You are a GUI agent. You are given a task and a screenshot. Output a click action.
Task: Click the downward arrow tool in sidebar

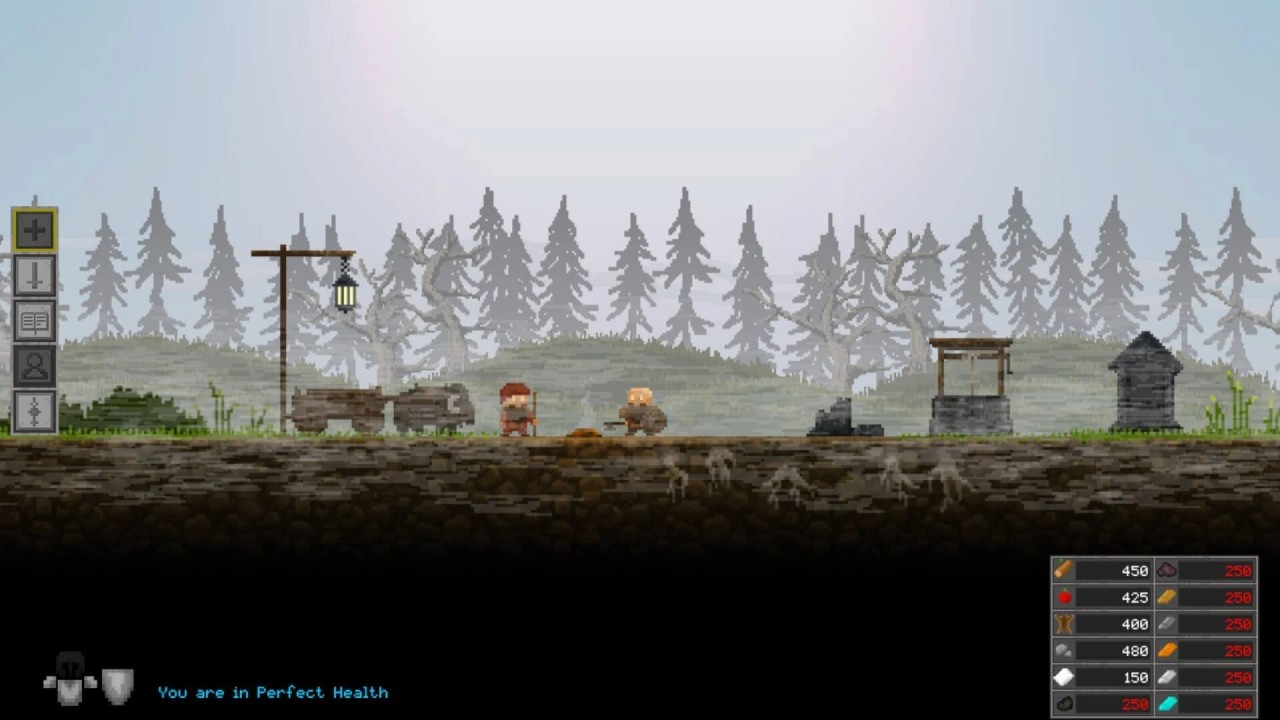coord(33,275)
